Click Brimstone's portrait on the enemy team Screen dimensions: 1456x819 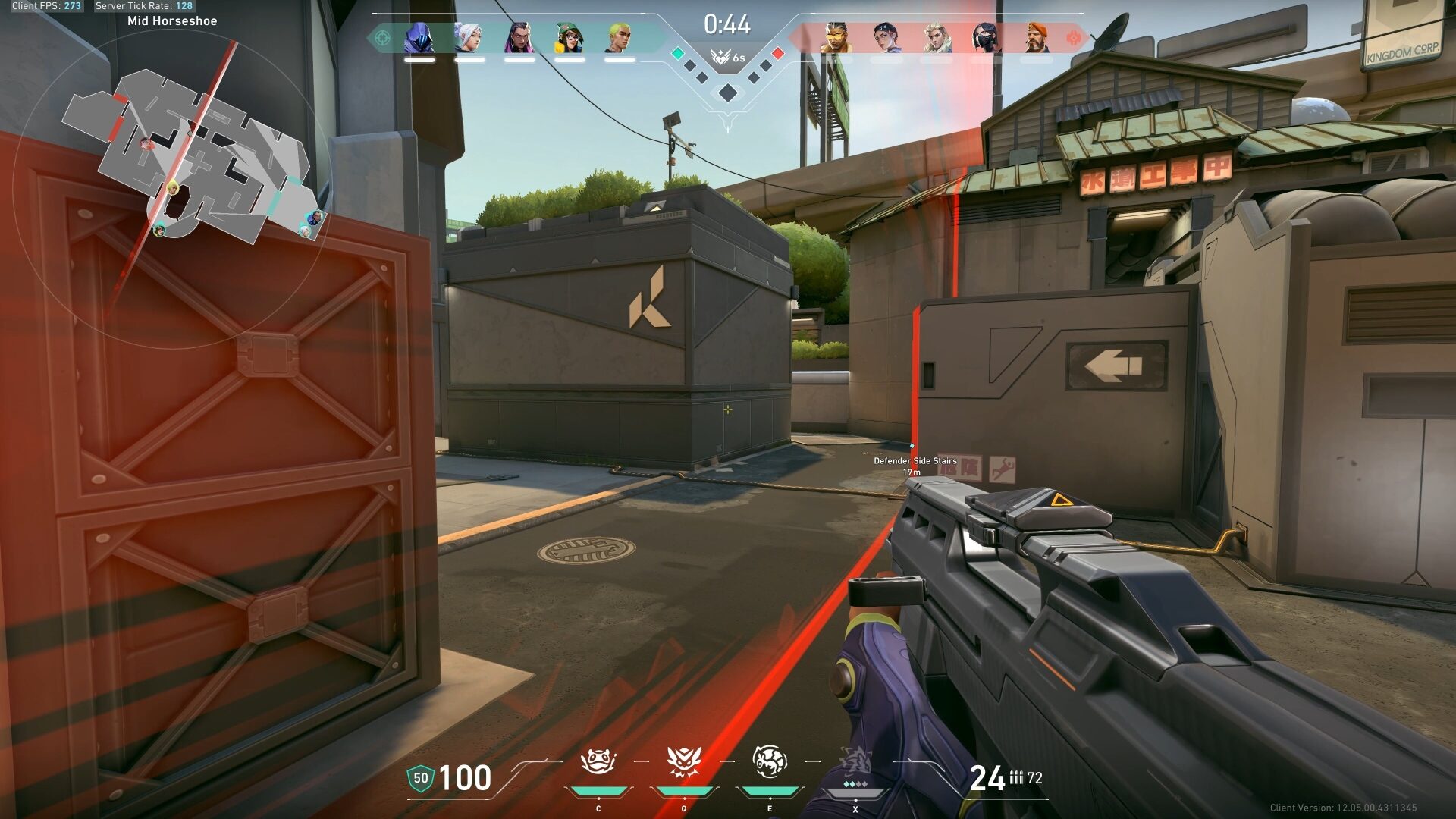pyautogui.click(x=1036, y=37)
